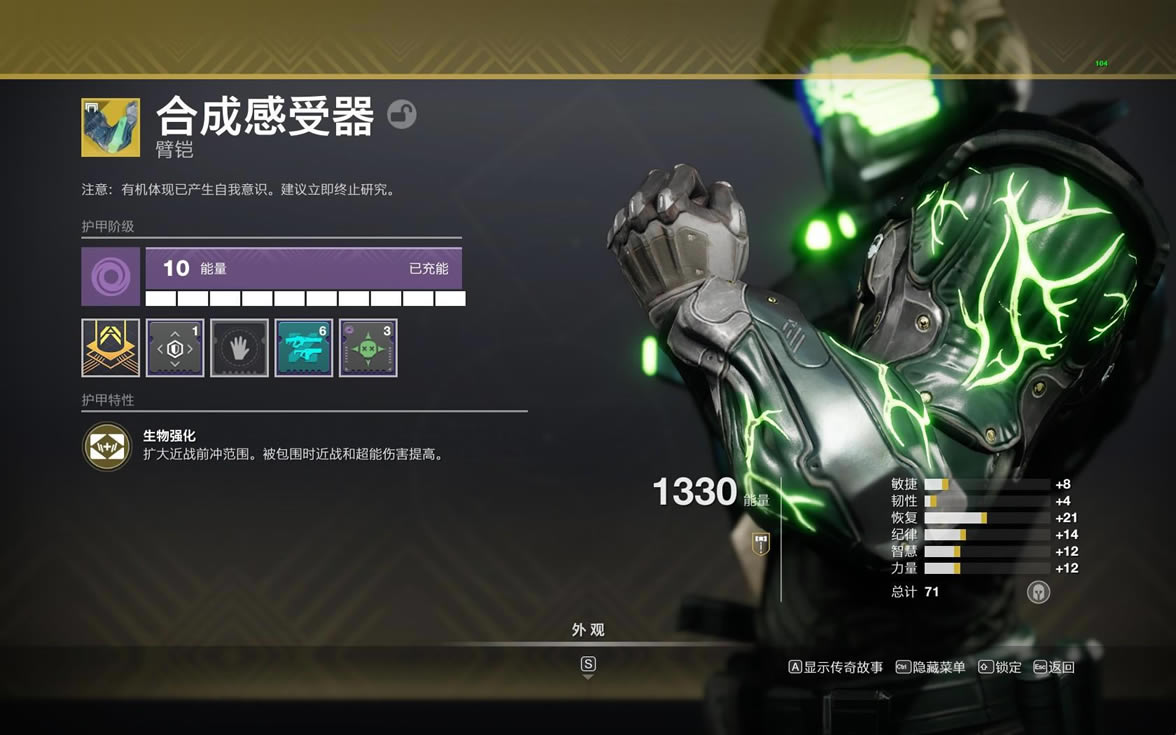1176x735 pixels.
Task: Hide the menu with 隐藏菜单
Action: (x=930, y=667)
